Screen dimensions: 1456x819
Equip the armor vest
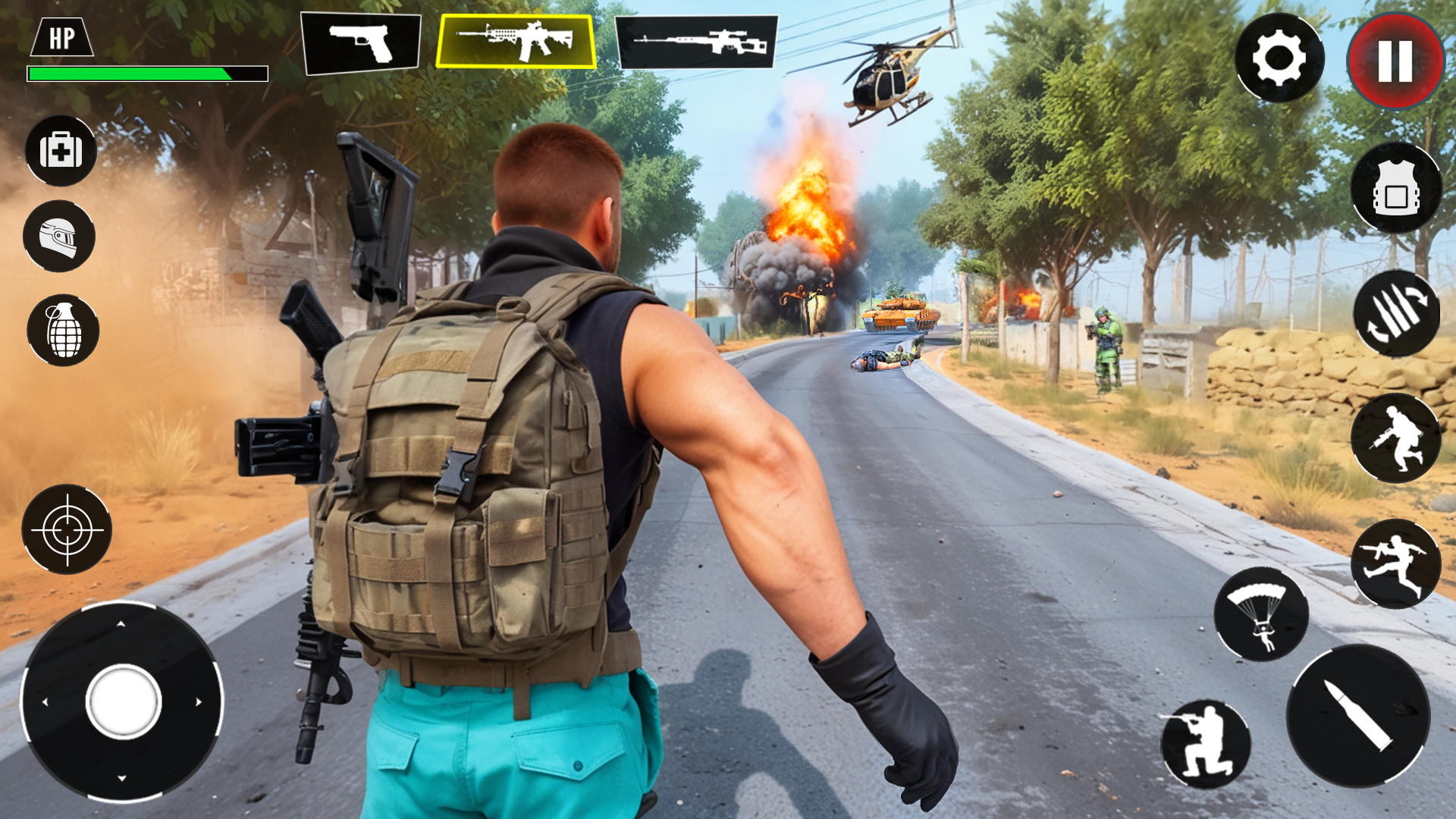pyautogui.click(x=1398, y=187)
